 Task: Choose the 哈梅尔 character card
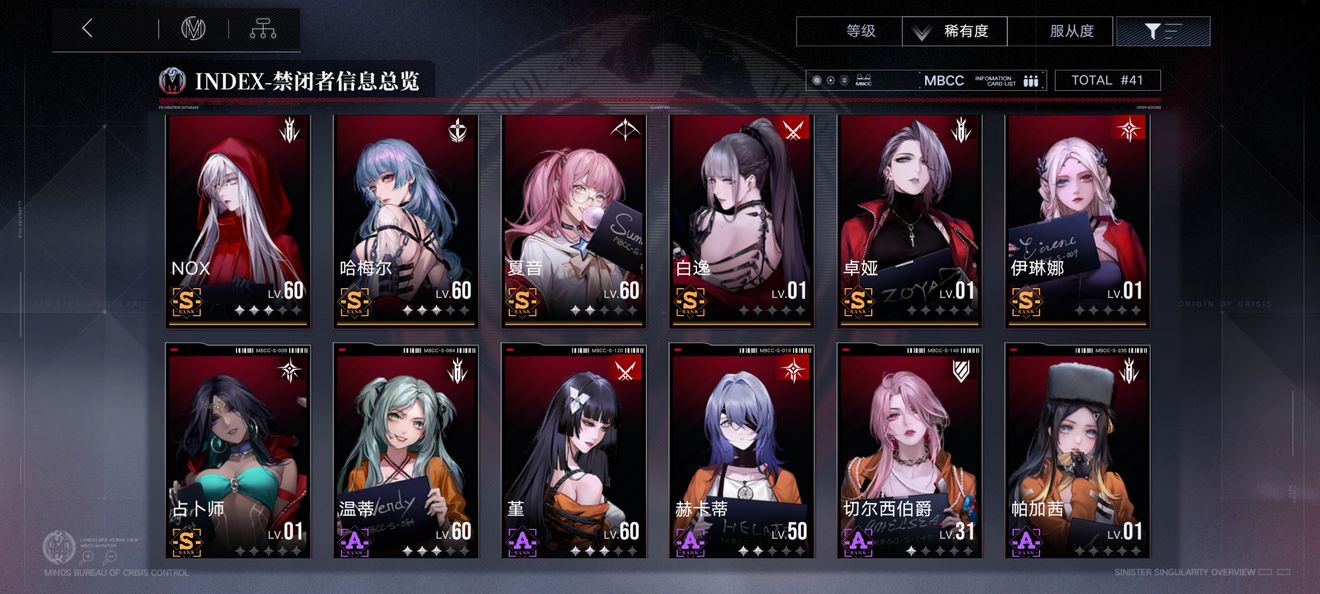(406, 220)
